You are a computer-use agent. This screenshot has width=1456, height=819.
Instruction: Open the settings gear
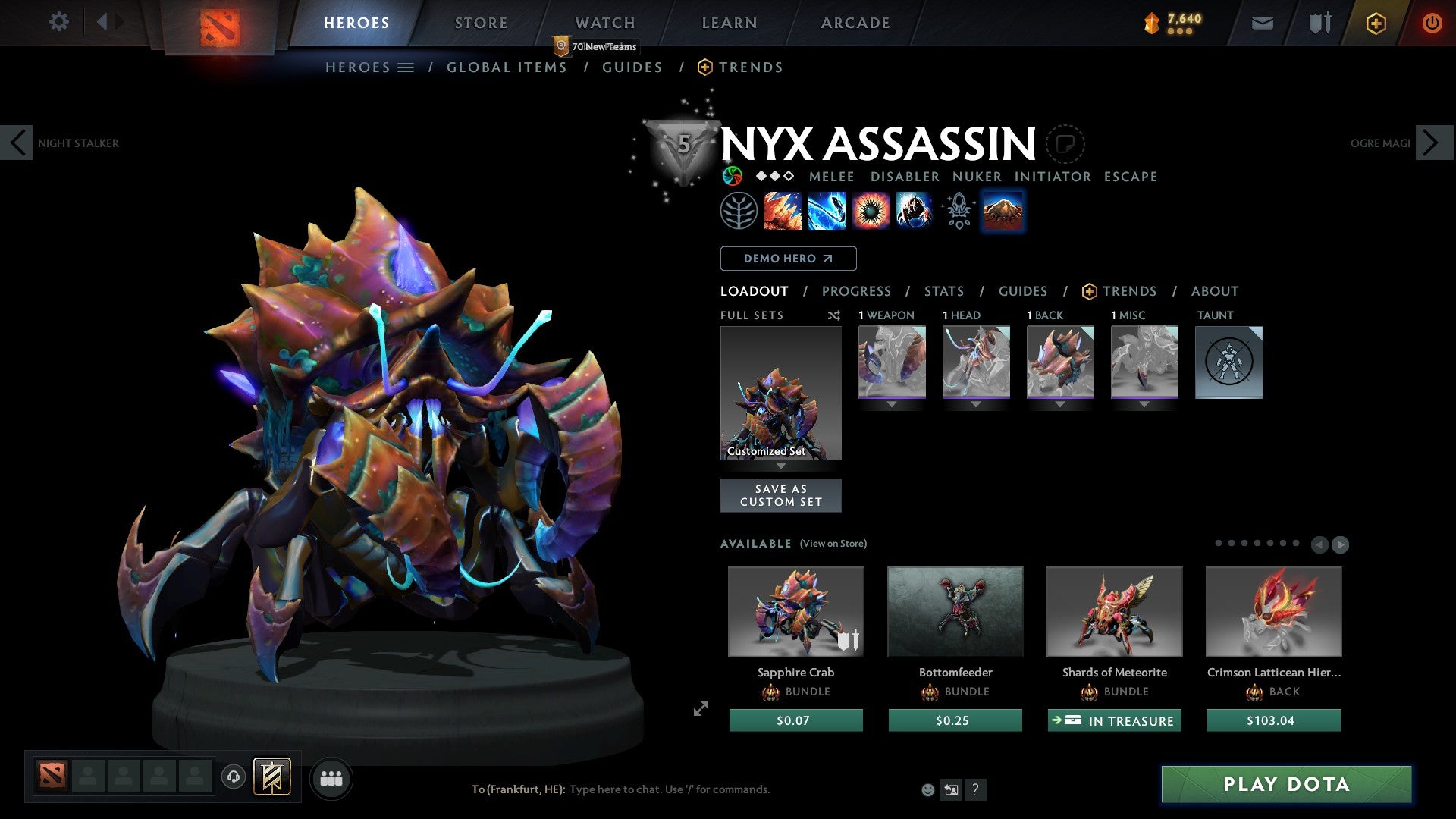[x=58, y=21]
